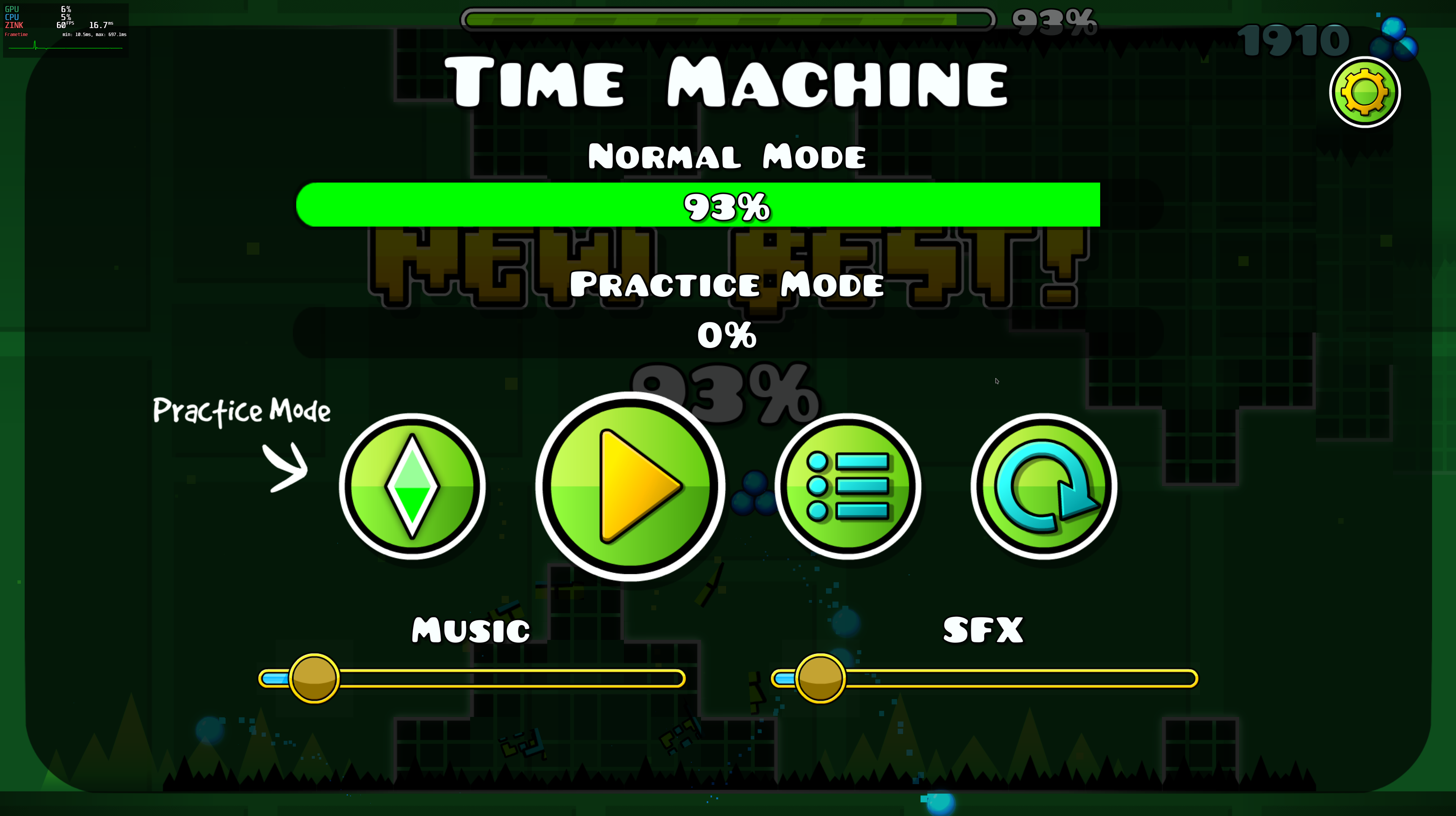
Task: Click the SFX volume slider knob
Action: tap(820, 678)
